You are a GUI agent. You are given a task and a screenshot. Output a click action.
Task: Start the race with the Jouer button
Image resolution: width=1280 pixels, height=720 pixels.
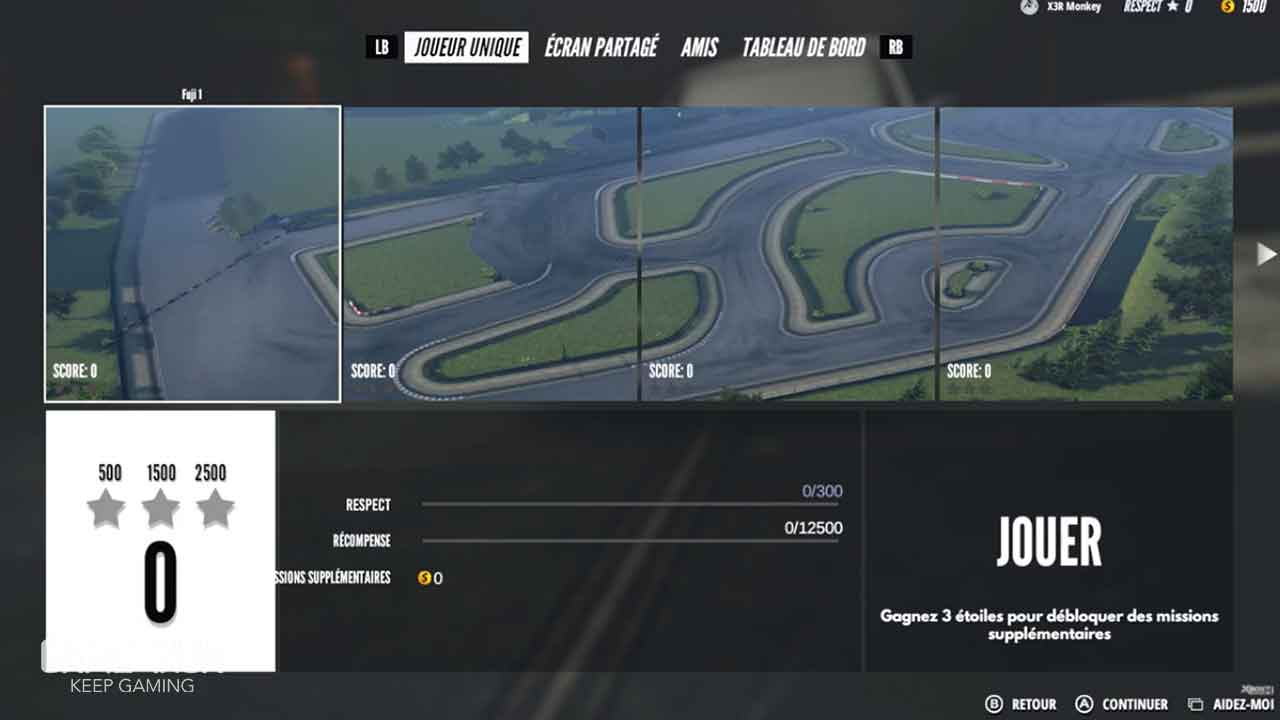point(1049,543)
